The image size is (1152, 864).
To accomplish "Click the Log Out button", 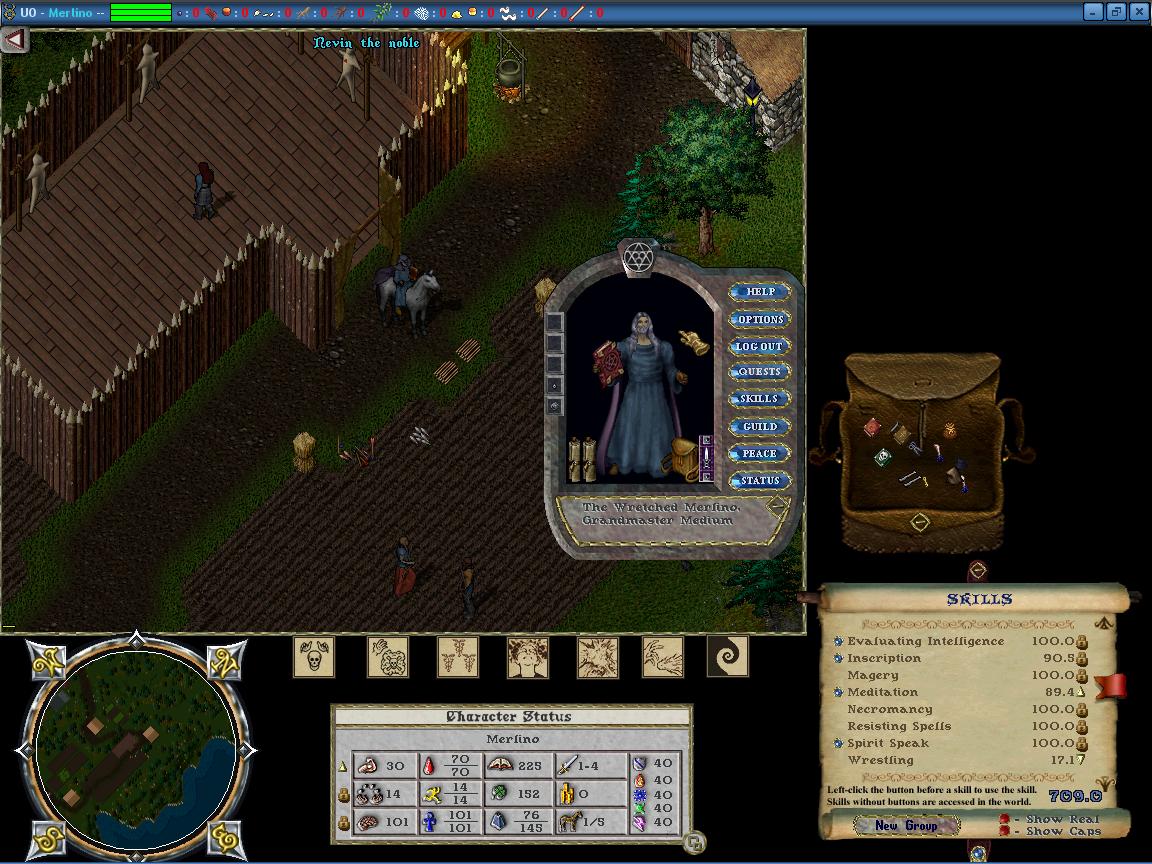I will pyautogui.click(x=760, y=346).
